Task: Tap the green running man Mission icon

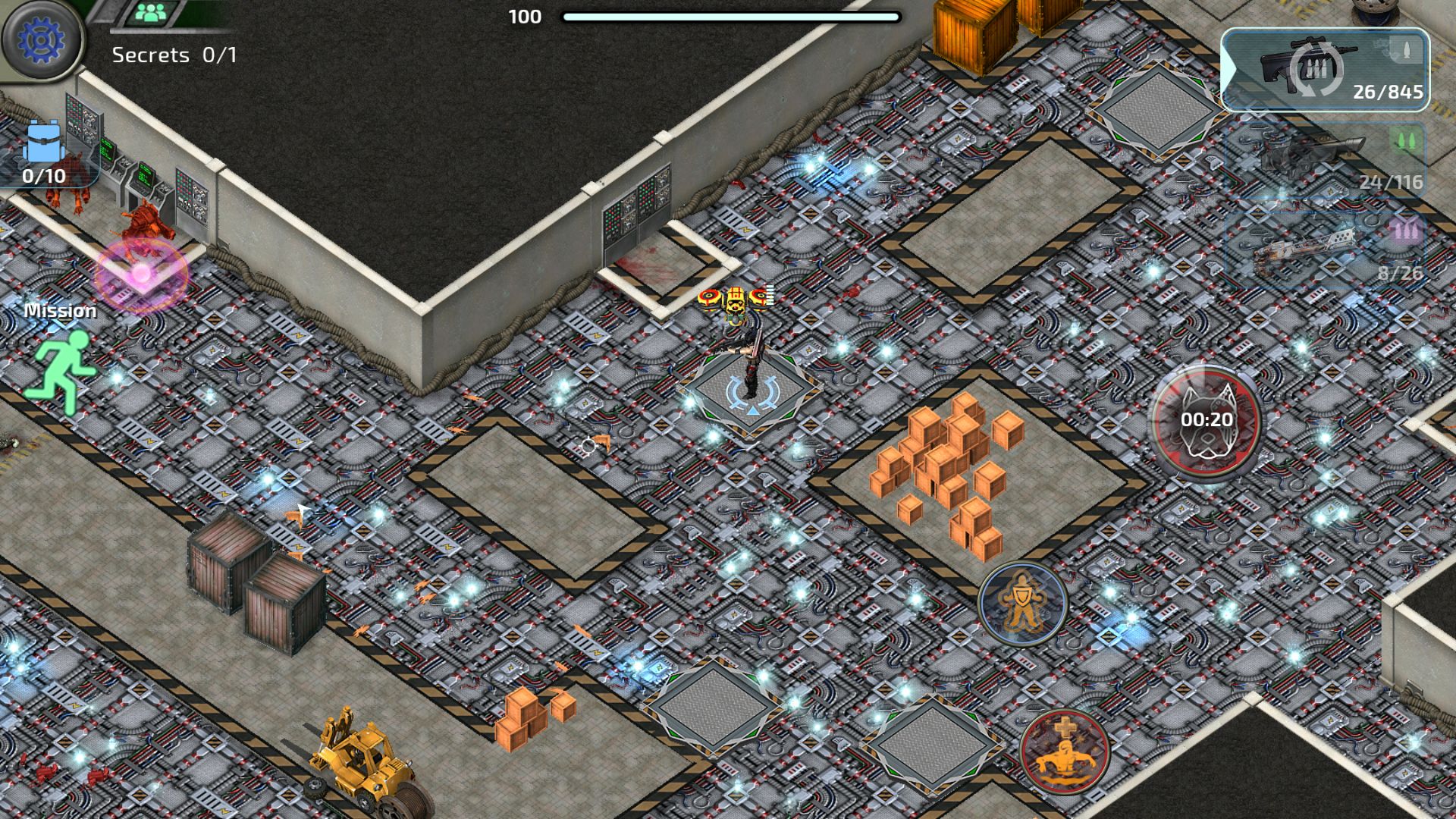Action: click(61, 372)
